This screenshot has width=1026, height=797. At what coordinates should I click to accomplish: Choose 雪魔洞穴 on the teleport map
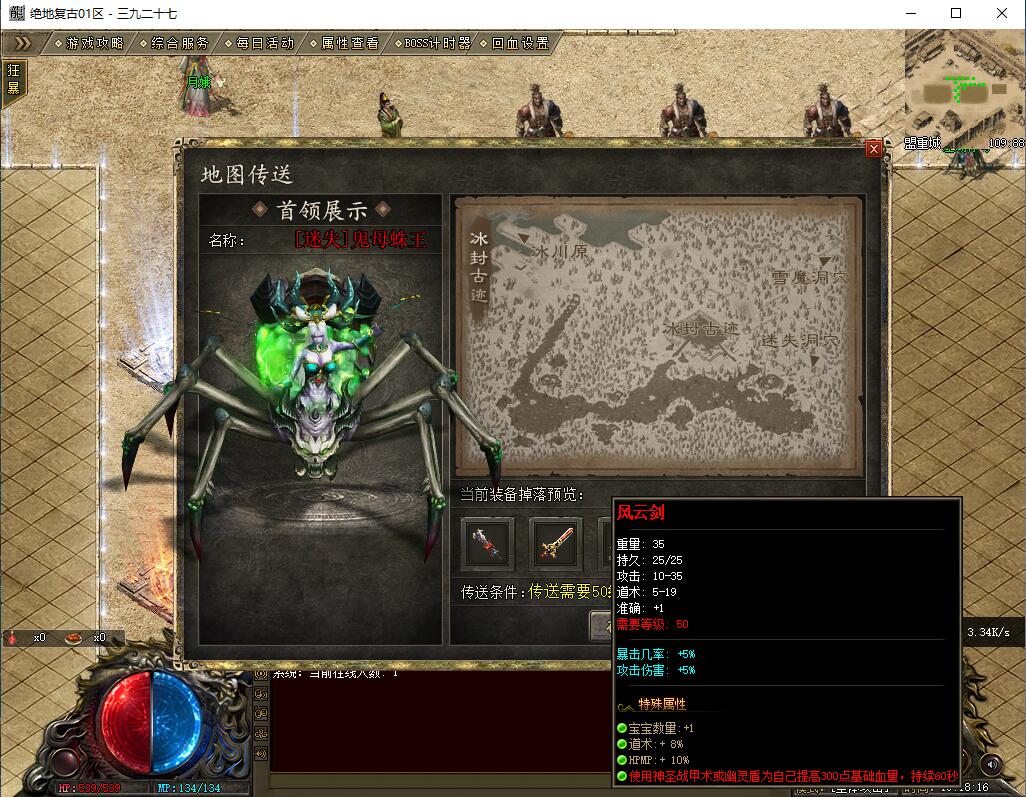tap(808, 276)
